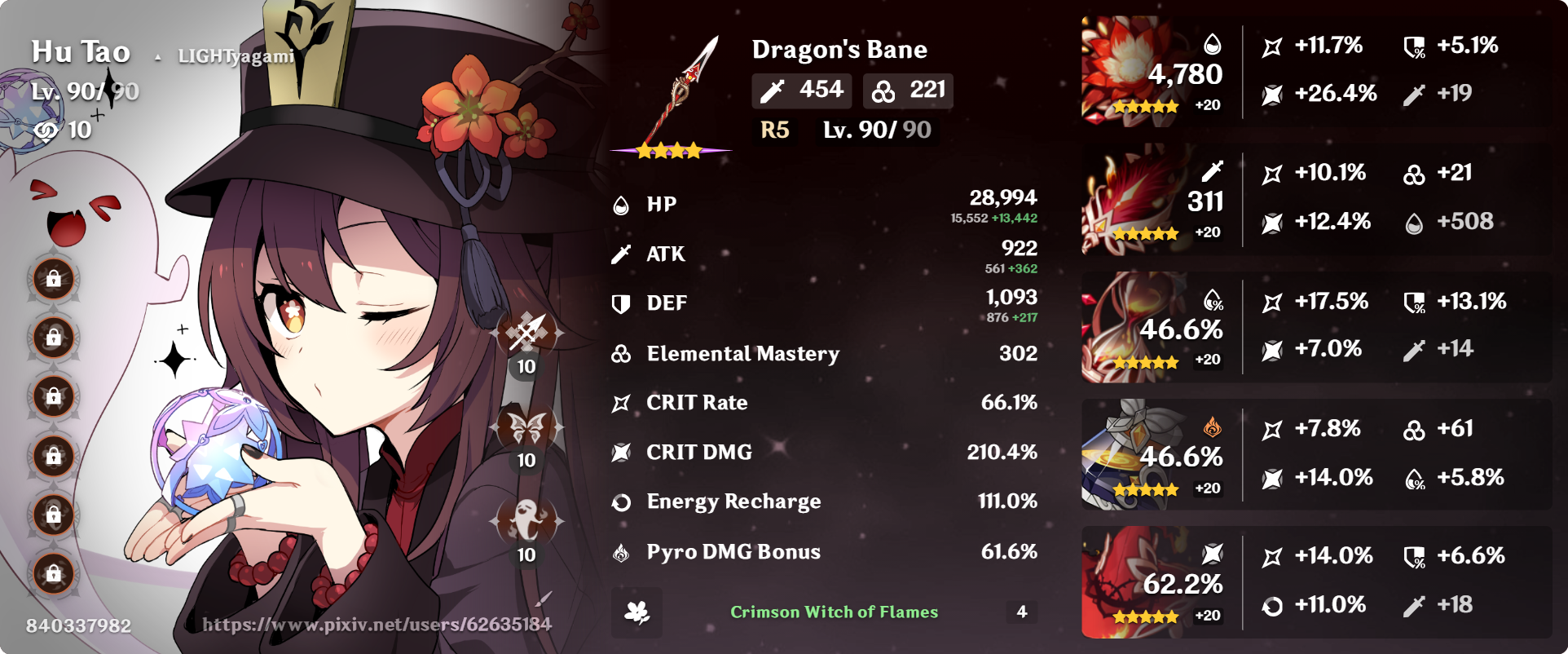Select the Energy Recharge stat icon

point(622,502)
